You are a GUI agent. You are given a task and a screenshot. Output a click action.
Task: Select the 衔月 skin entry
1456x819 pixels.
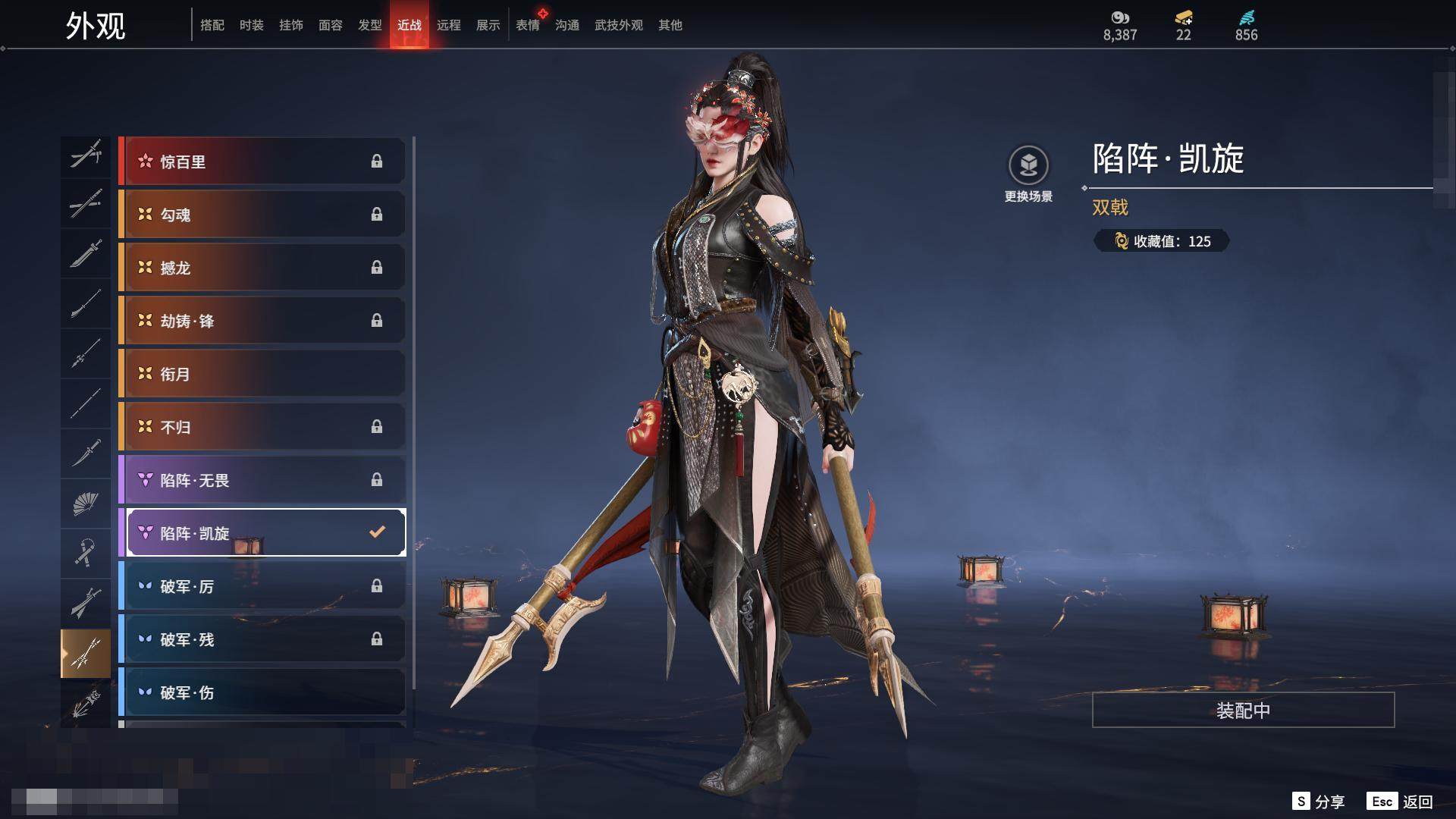click(262, 374)
